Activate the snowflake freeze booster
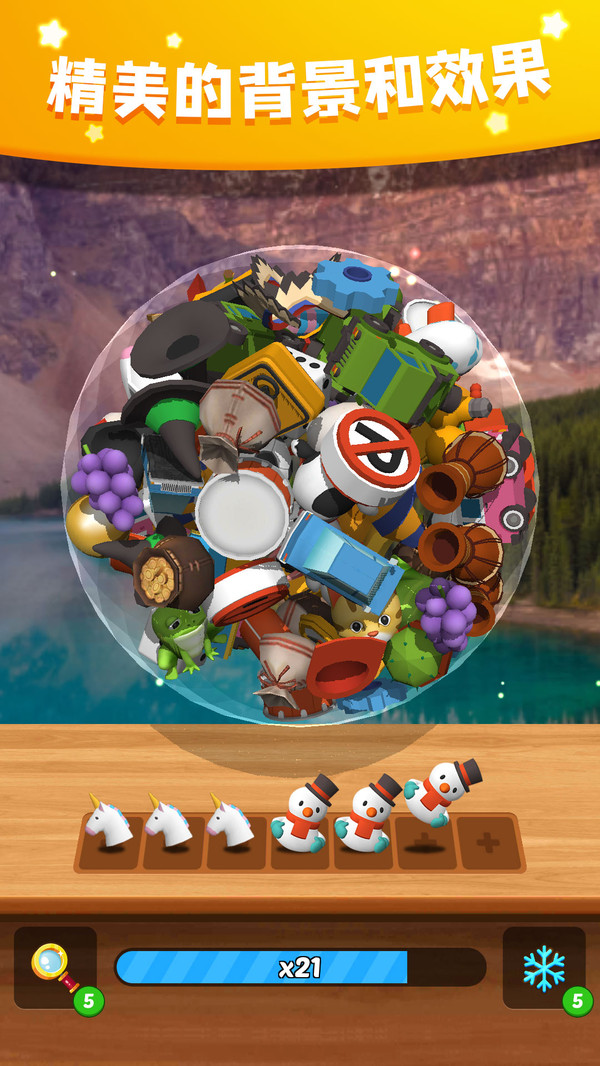Image resolution: width=600 pixels, height=1066 pixels. [544, 967]
